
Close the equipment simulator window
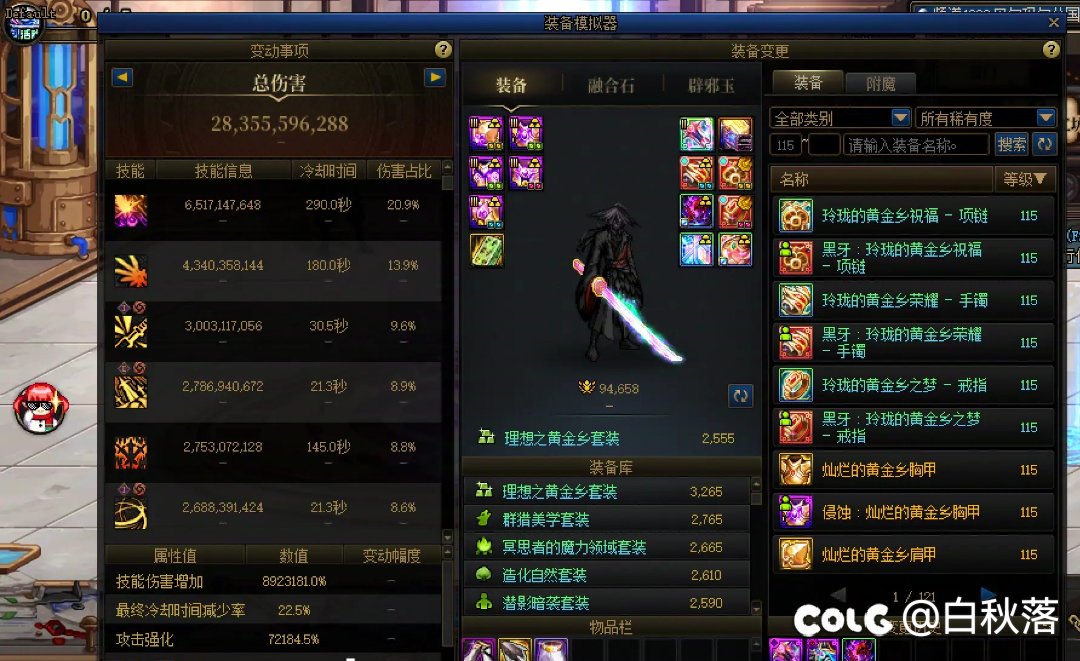(1053, 23)
